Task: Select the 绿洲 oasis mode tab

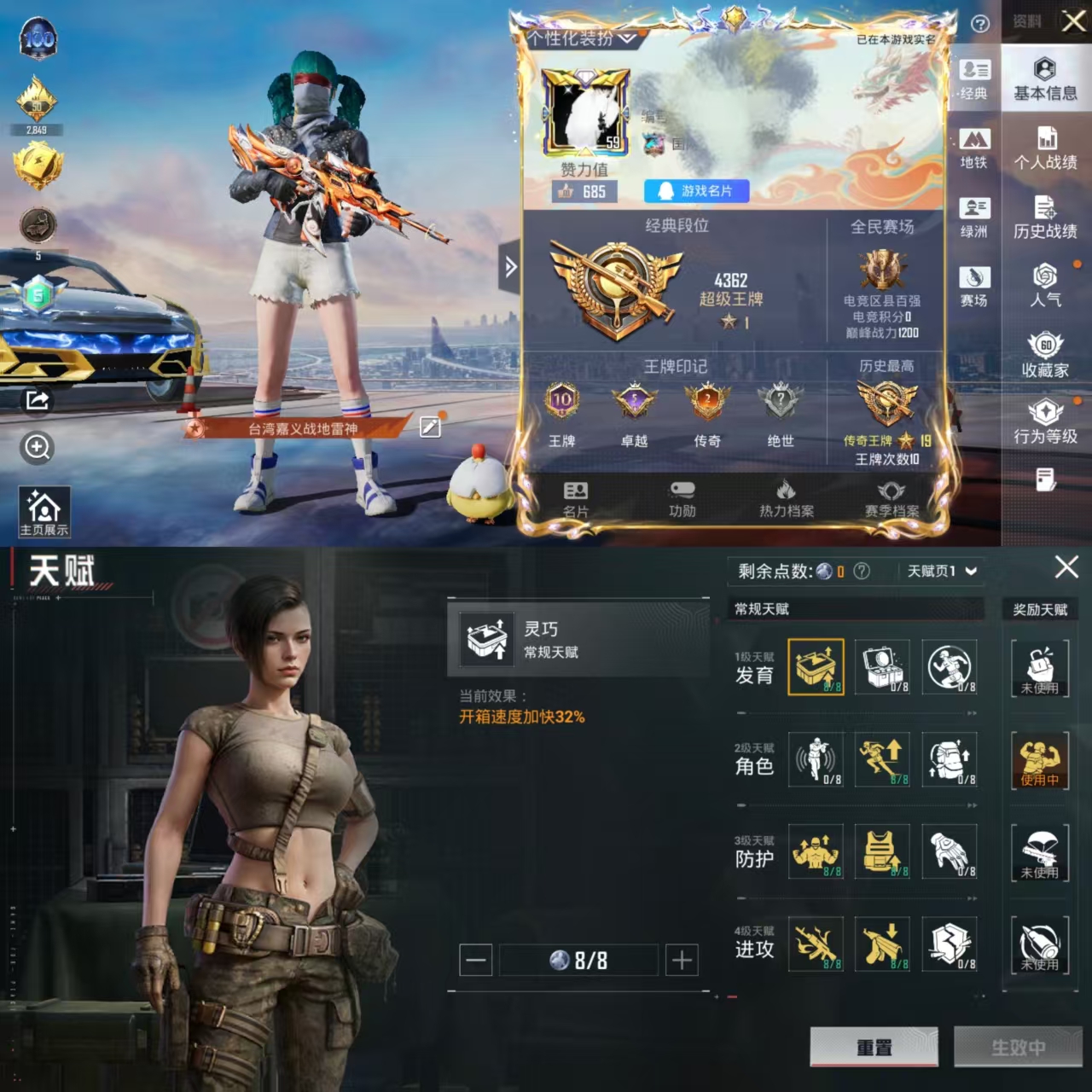Action: (974, 218)
